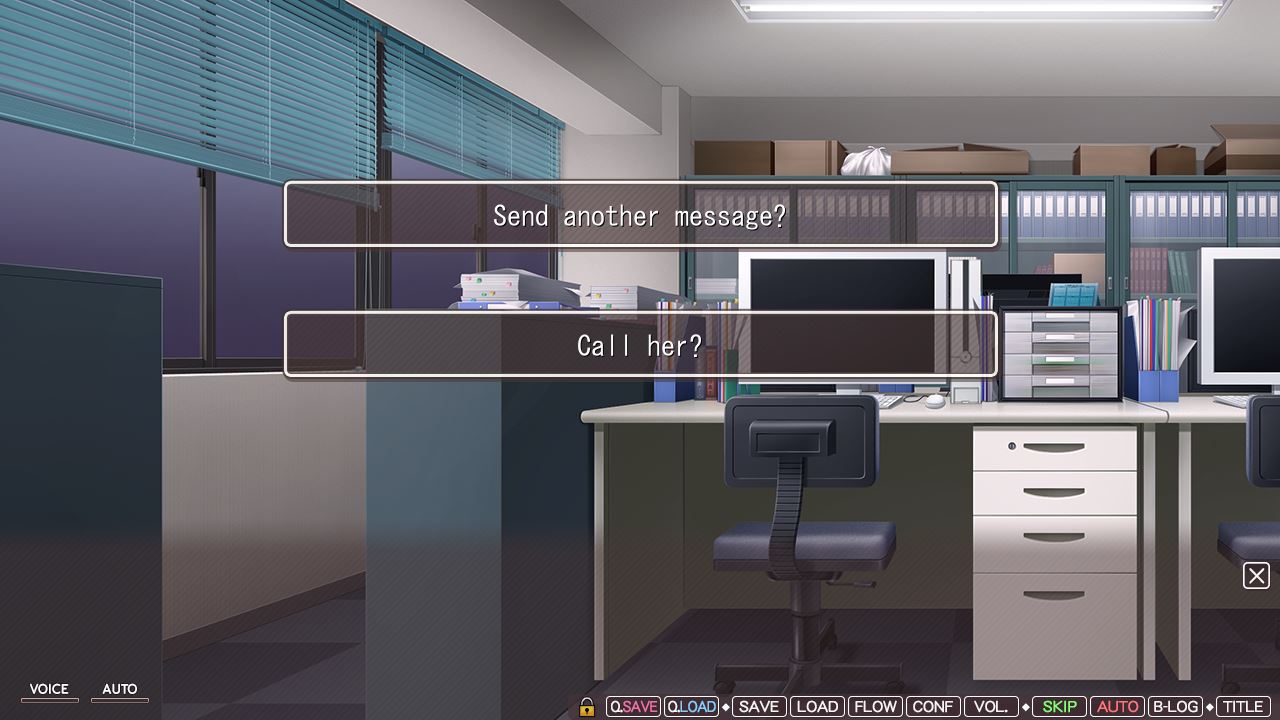1280x720 pixels.
Task: Open the SAVE screen
Action: click(x=757, y=706)
